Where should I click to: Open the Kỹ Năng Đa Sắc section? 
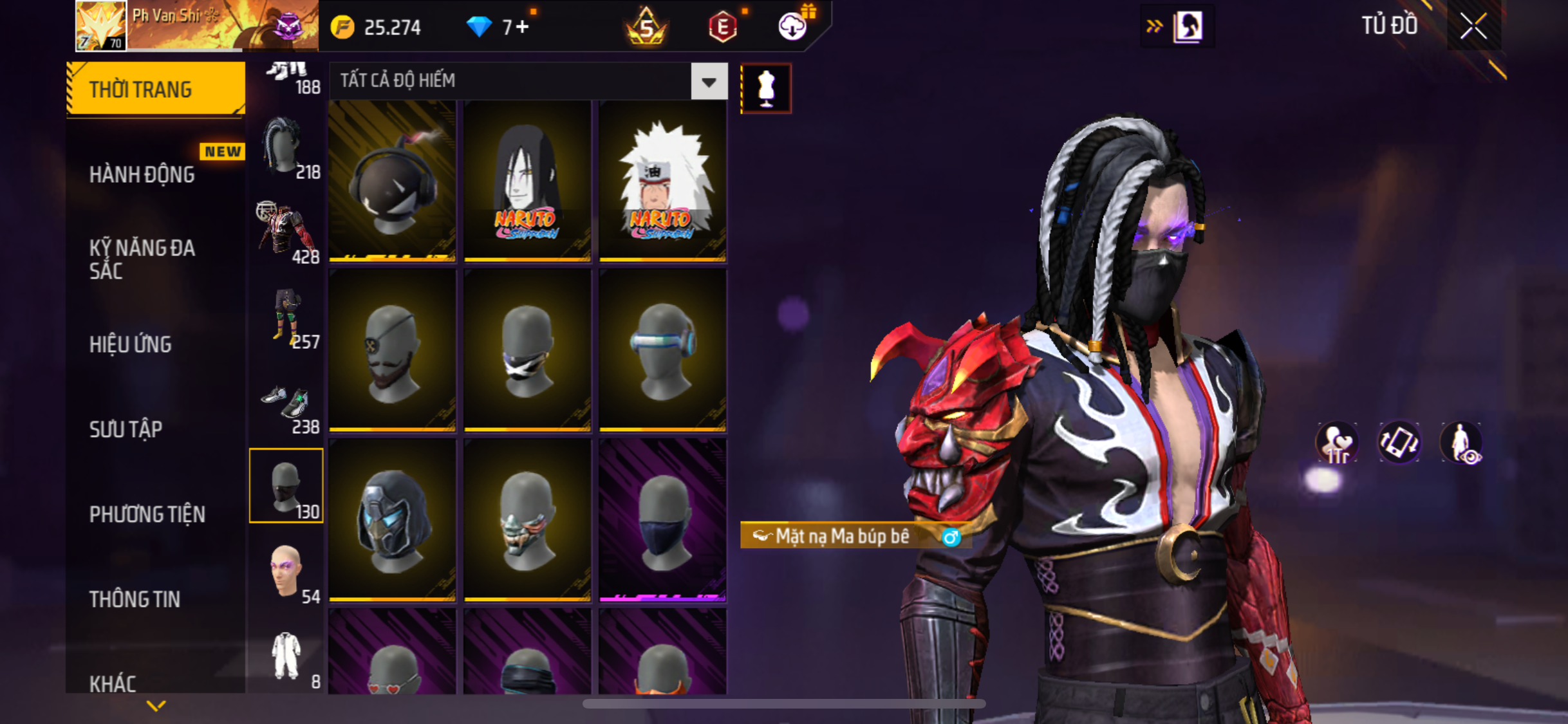pos(142,259)
